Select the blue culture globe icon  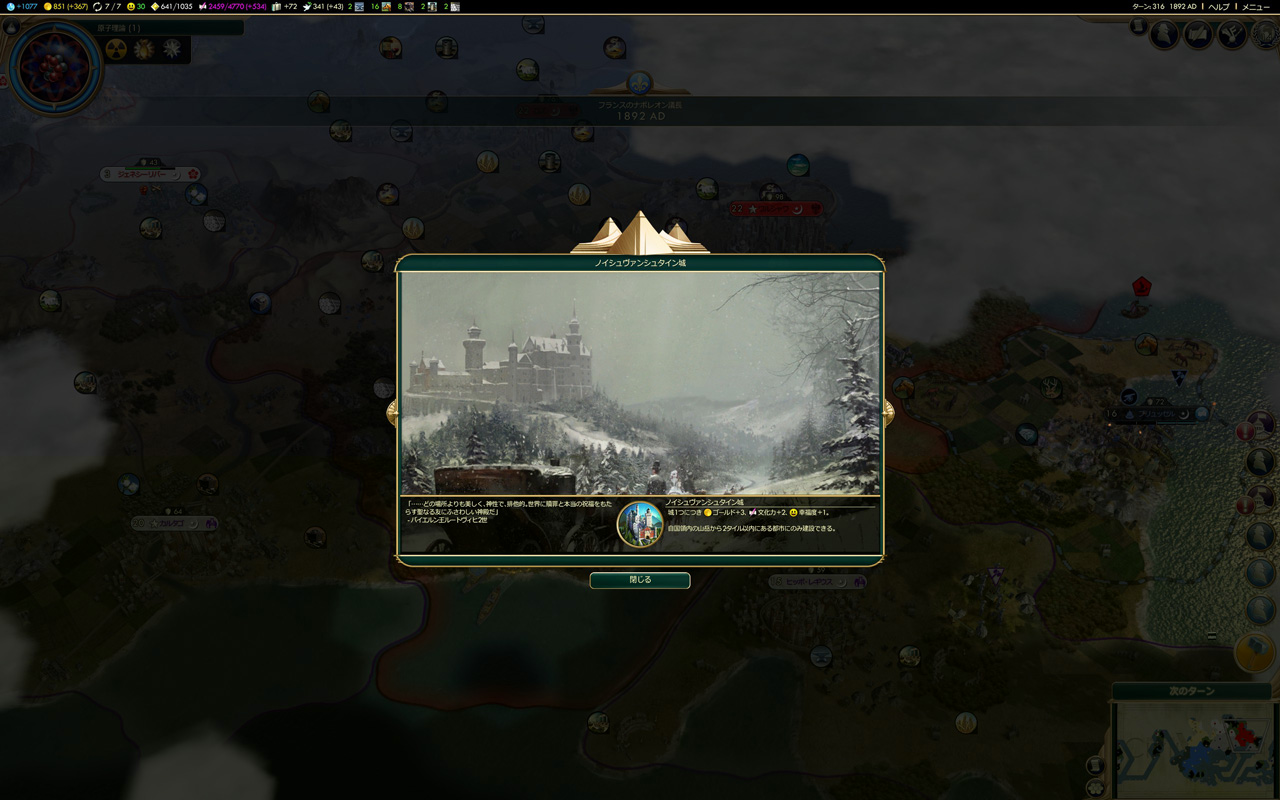(x=12, y=8)
